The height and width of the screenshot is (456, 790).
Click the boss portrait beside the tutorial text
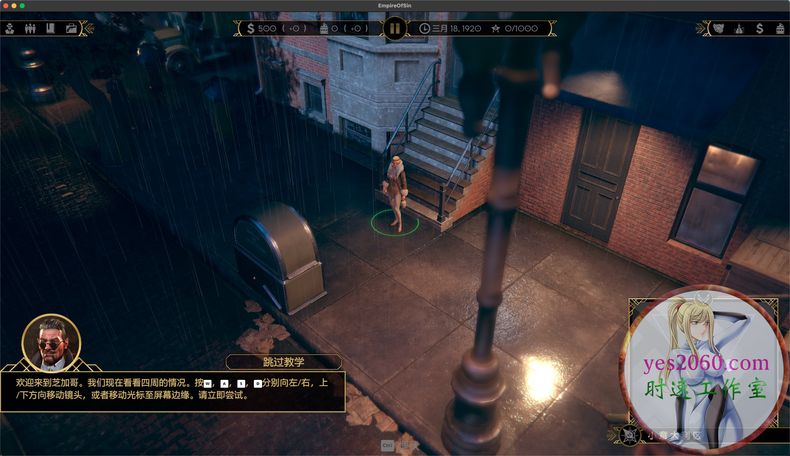51,344
